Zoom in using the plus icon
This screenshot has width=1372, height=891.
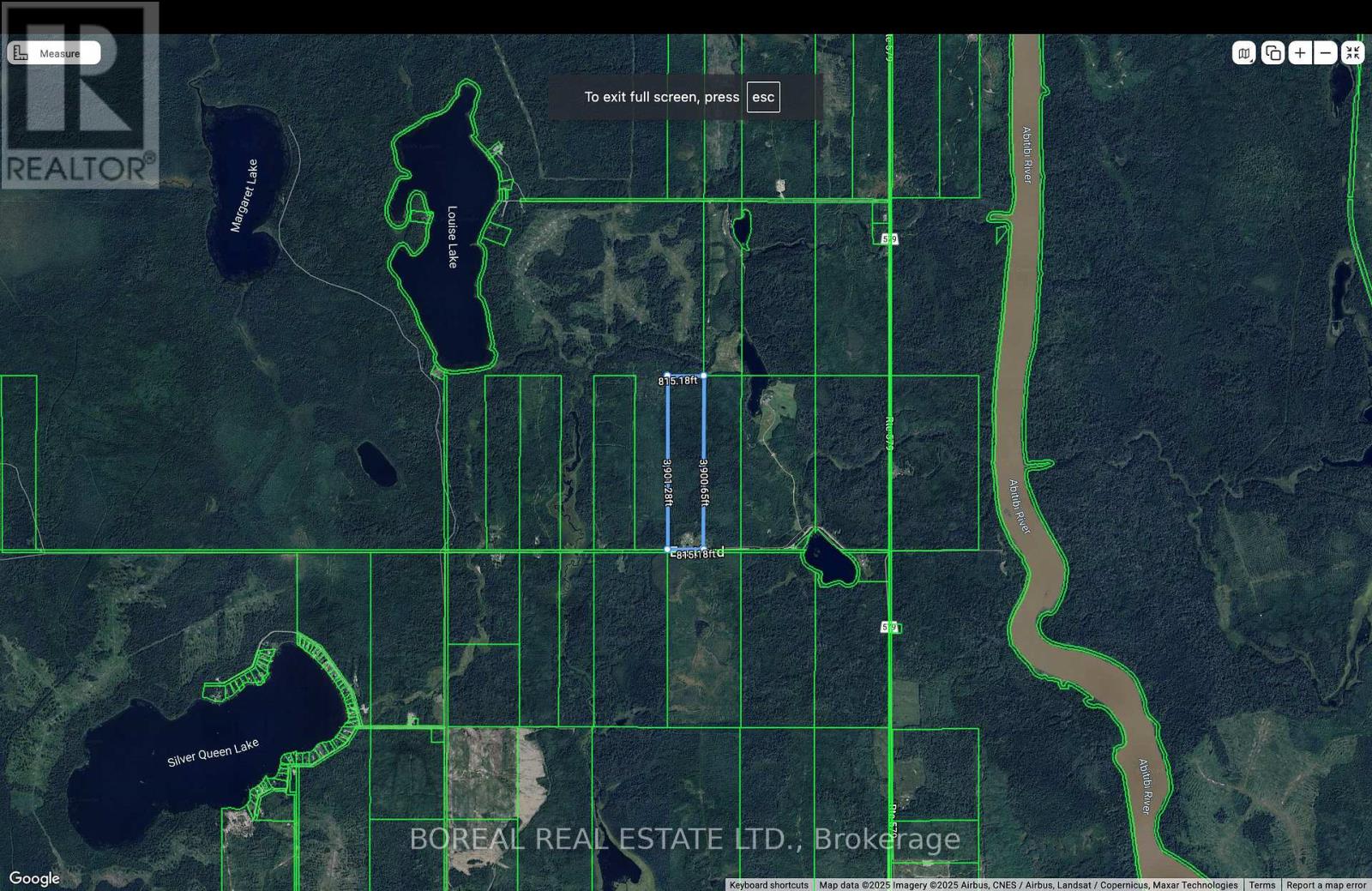tap(1299, 52)
